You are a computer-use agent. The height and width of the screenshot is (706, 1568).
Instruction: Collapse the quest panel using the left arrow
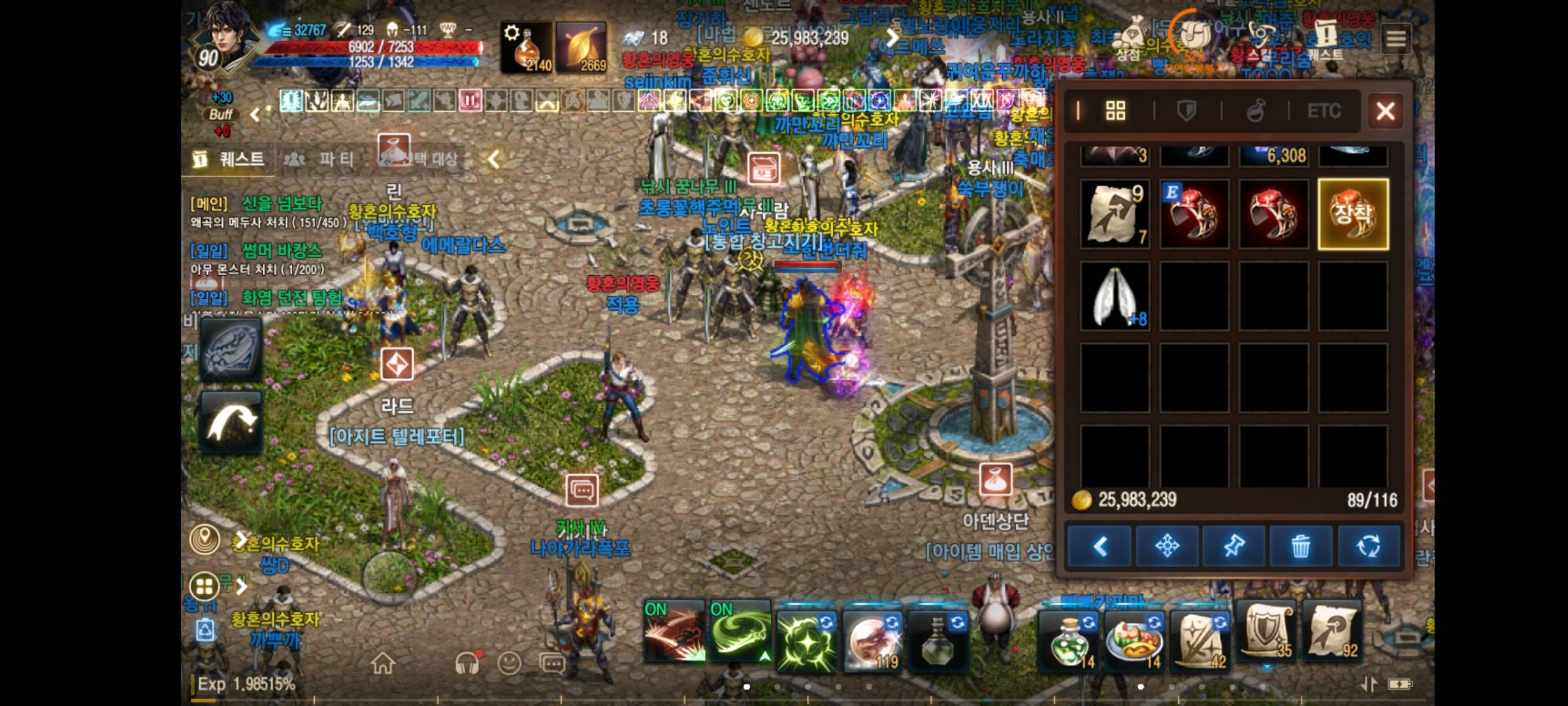tap(491, 158)
